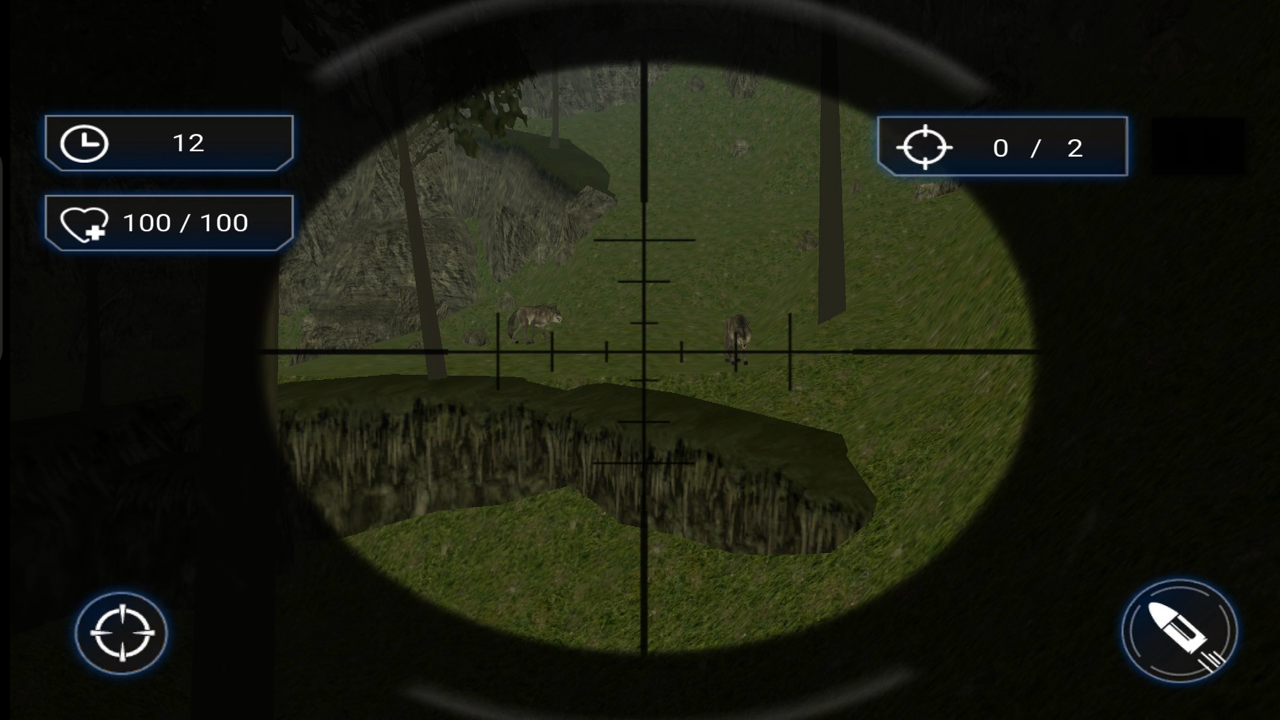Click the health medic-cross heart symbol
This screenshot has width=1280, height=720.
[x=85, y=222]
